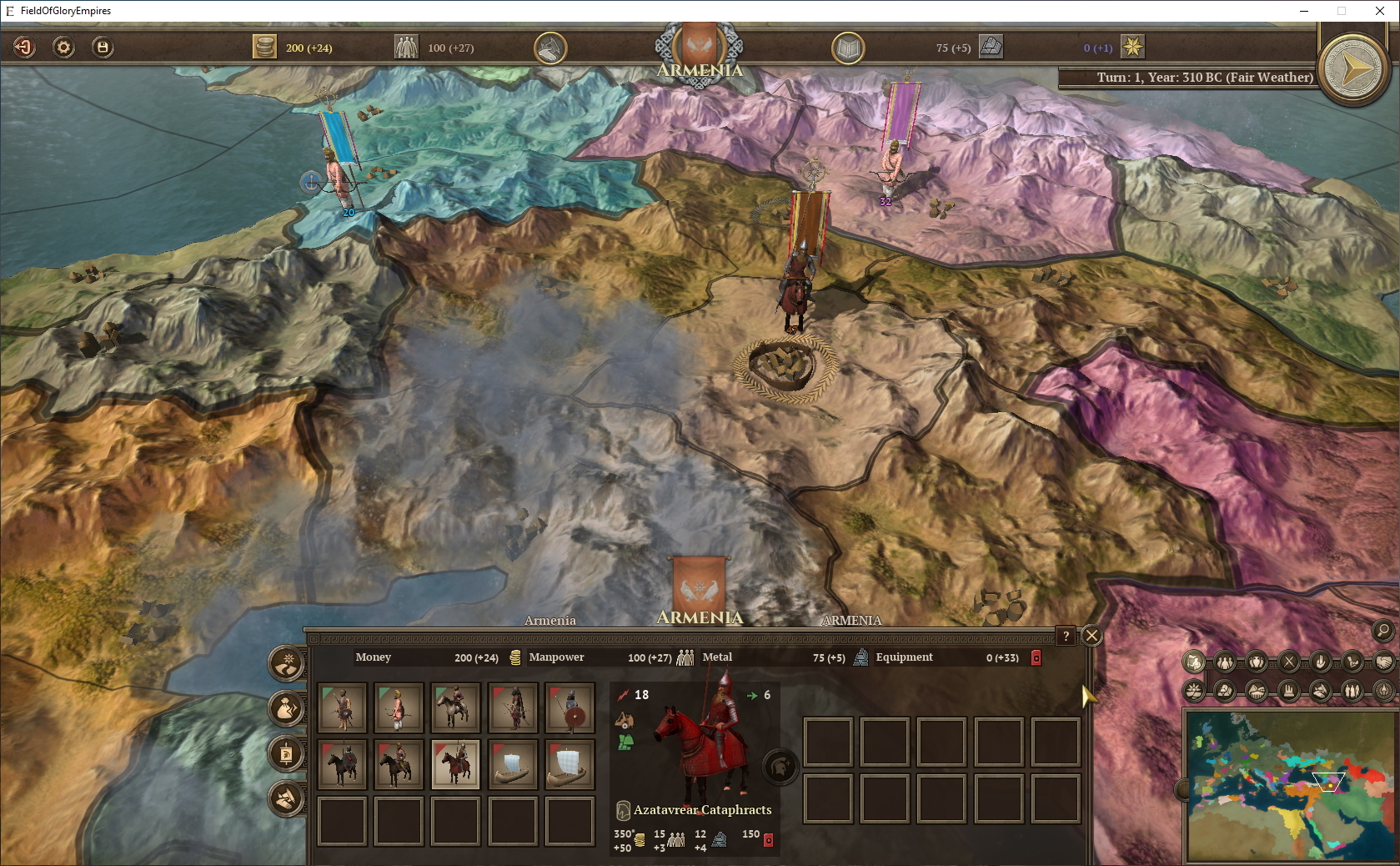Choose the larger sailing ship unit tile
1400x866 pixels.
click(x=570, y=763)
